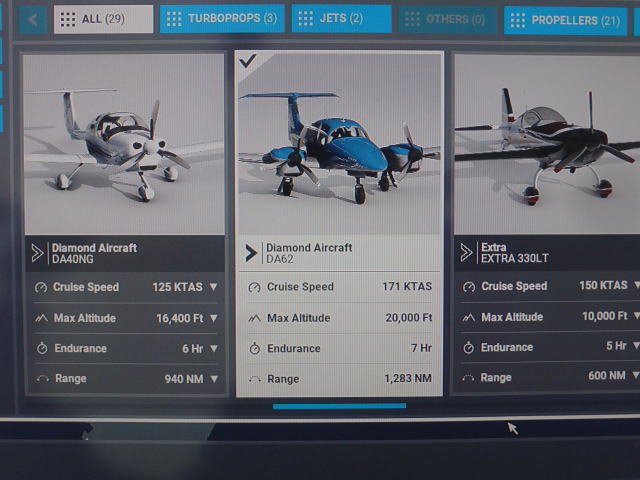
Task: Expand the DA40NG Endurance dropdown
Action: [x=213, y=348]
